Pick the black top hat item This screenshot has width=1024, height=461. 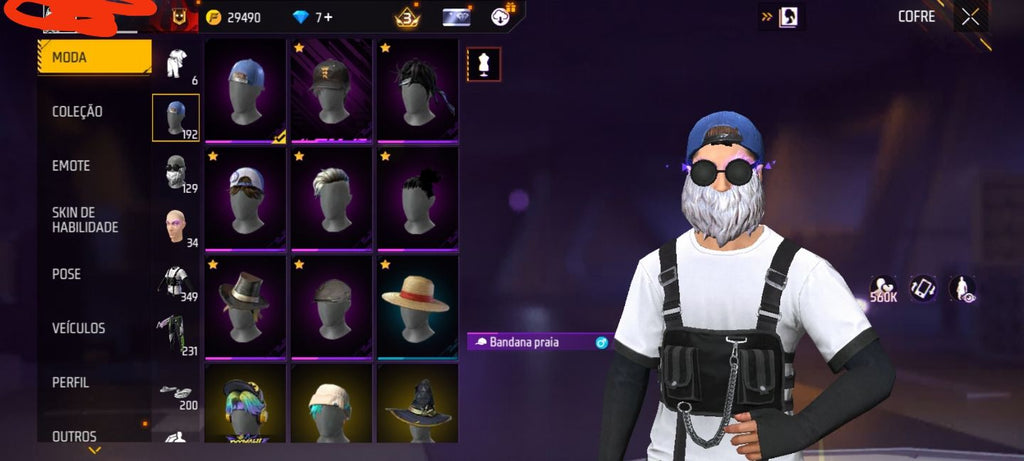(245, 305)
